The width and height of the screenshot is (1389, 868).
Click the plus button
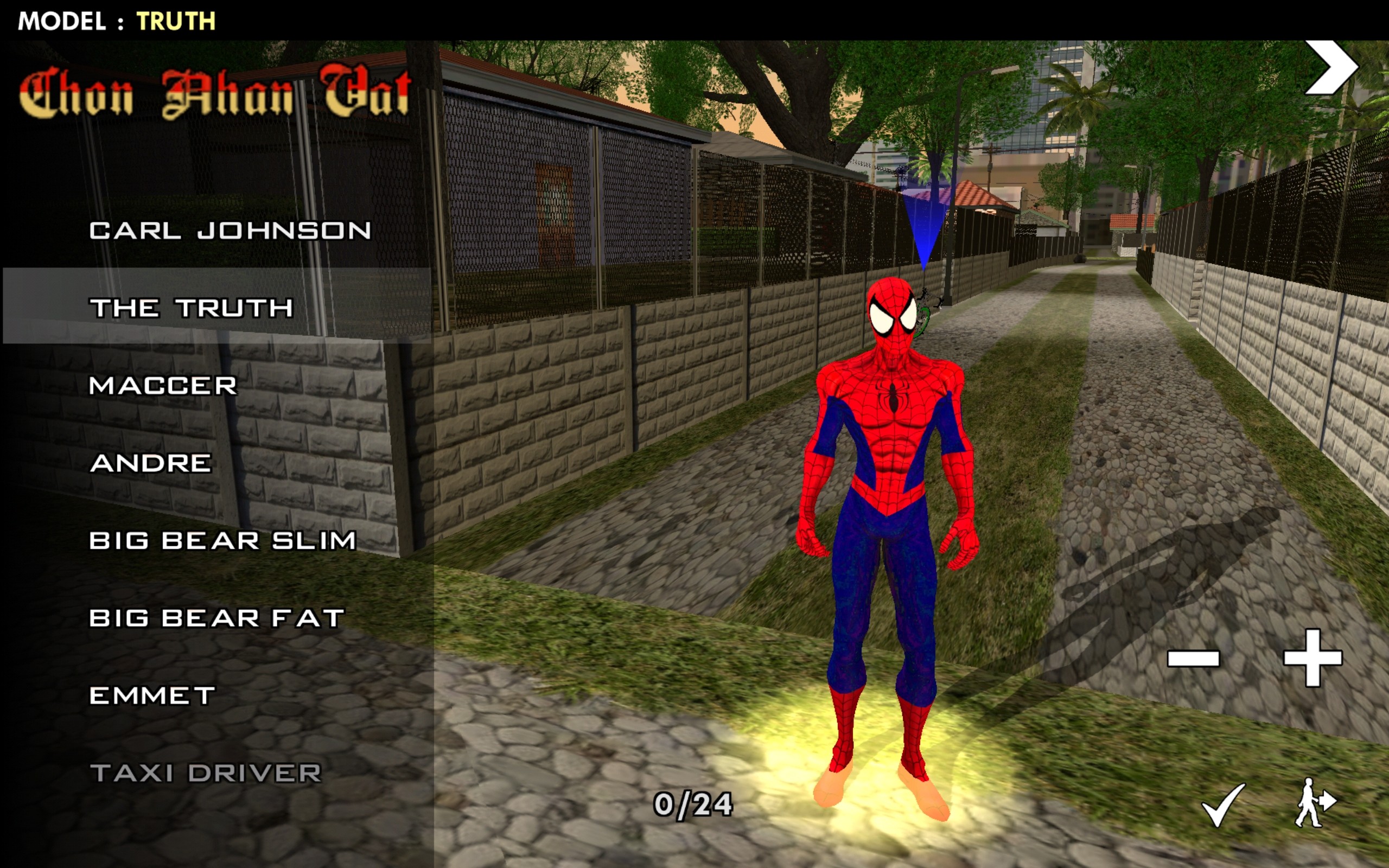click(1312, 658)
